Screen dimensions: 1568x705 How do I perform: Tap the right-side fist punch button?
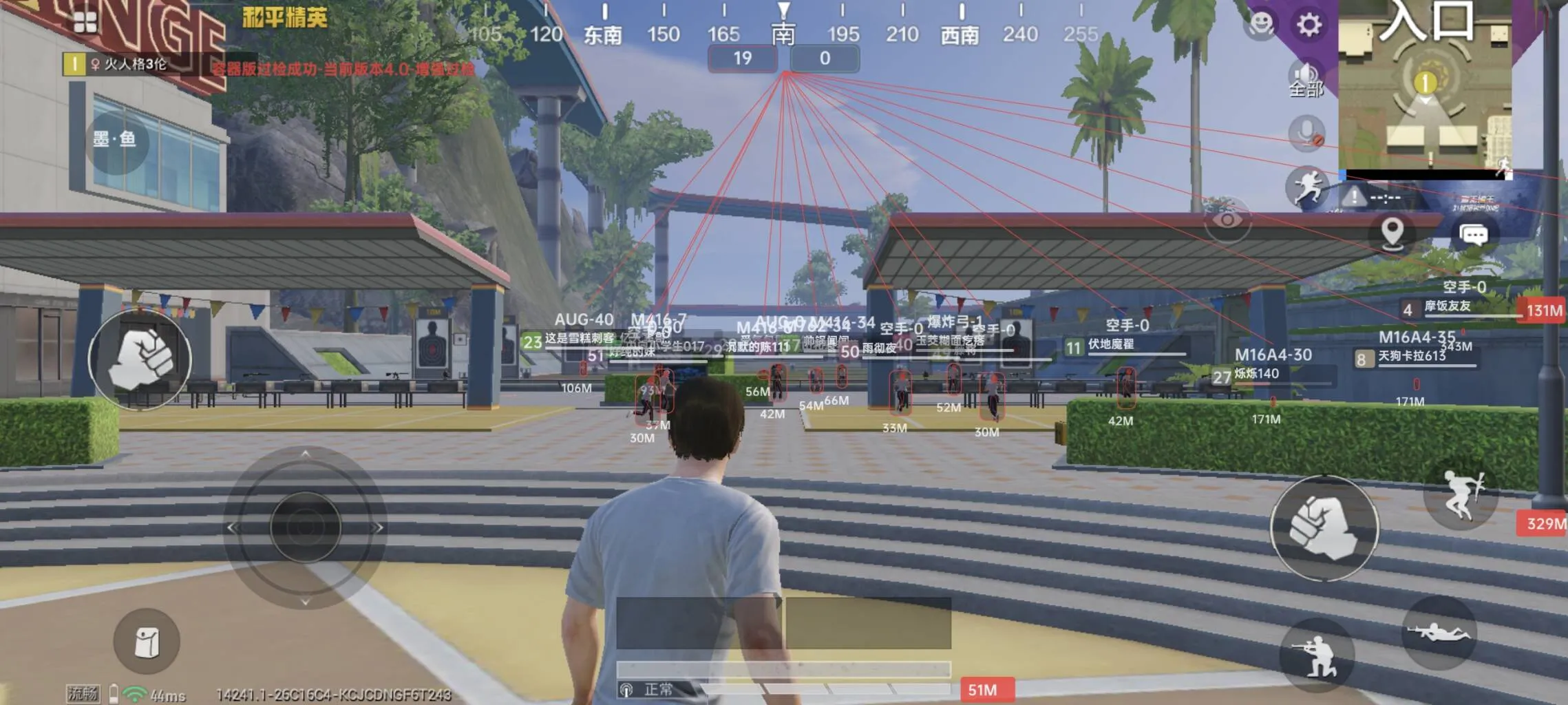point(1324,528)
